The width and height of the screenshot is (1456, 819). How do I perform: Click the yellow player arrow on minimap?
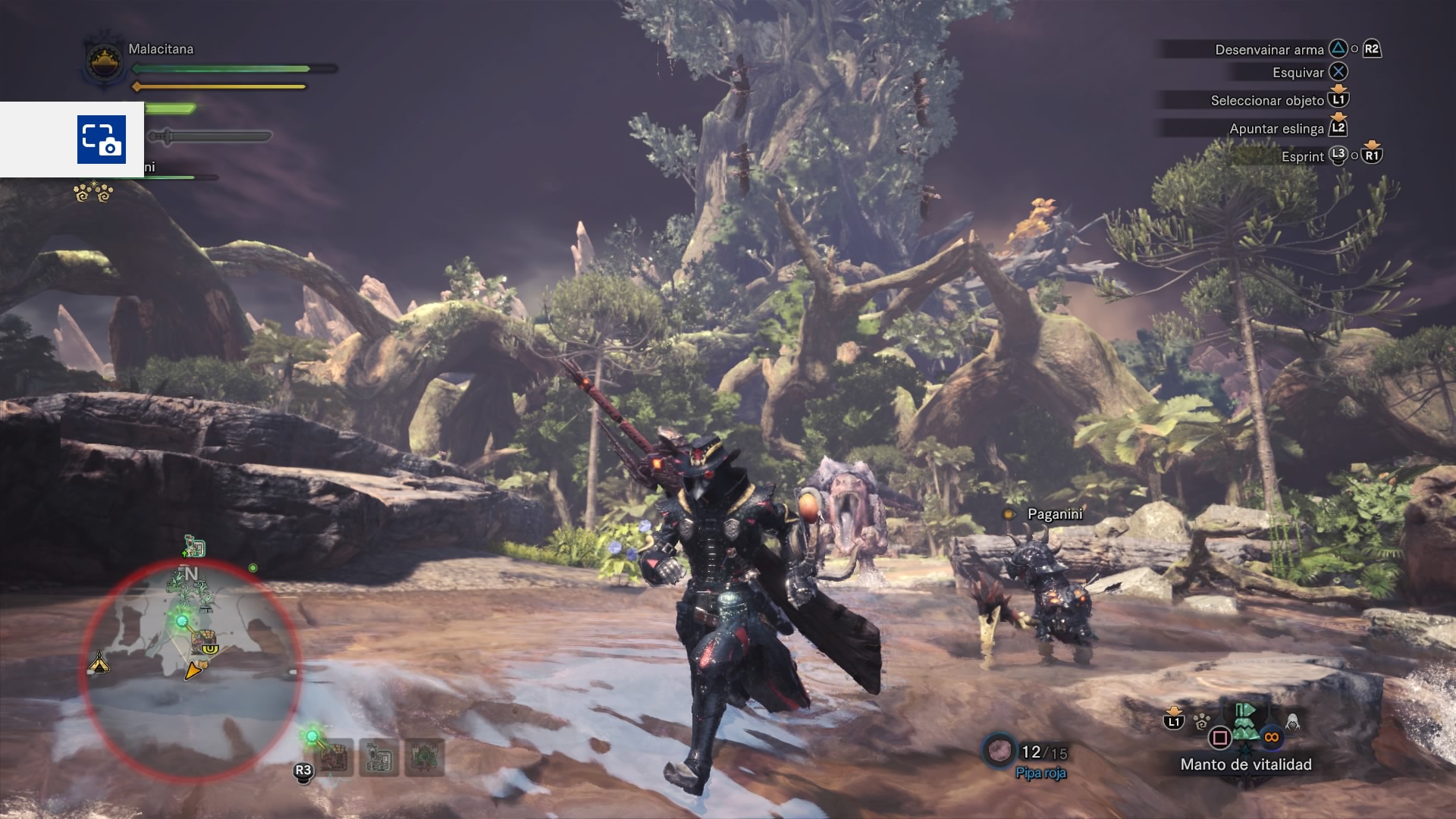194,670
